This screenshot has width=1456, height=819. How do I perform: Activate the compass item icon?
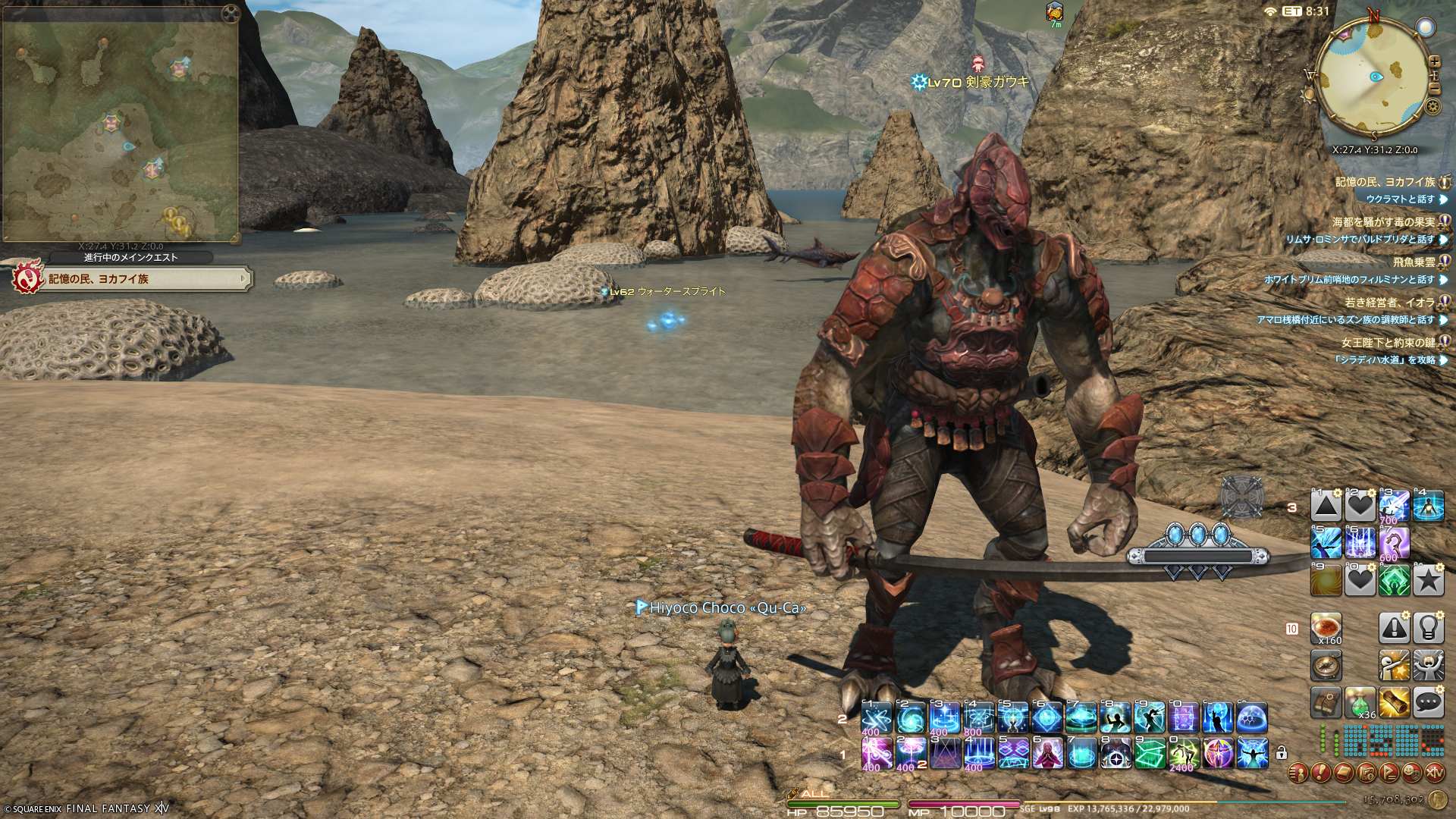click(x=1326, y=665)
